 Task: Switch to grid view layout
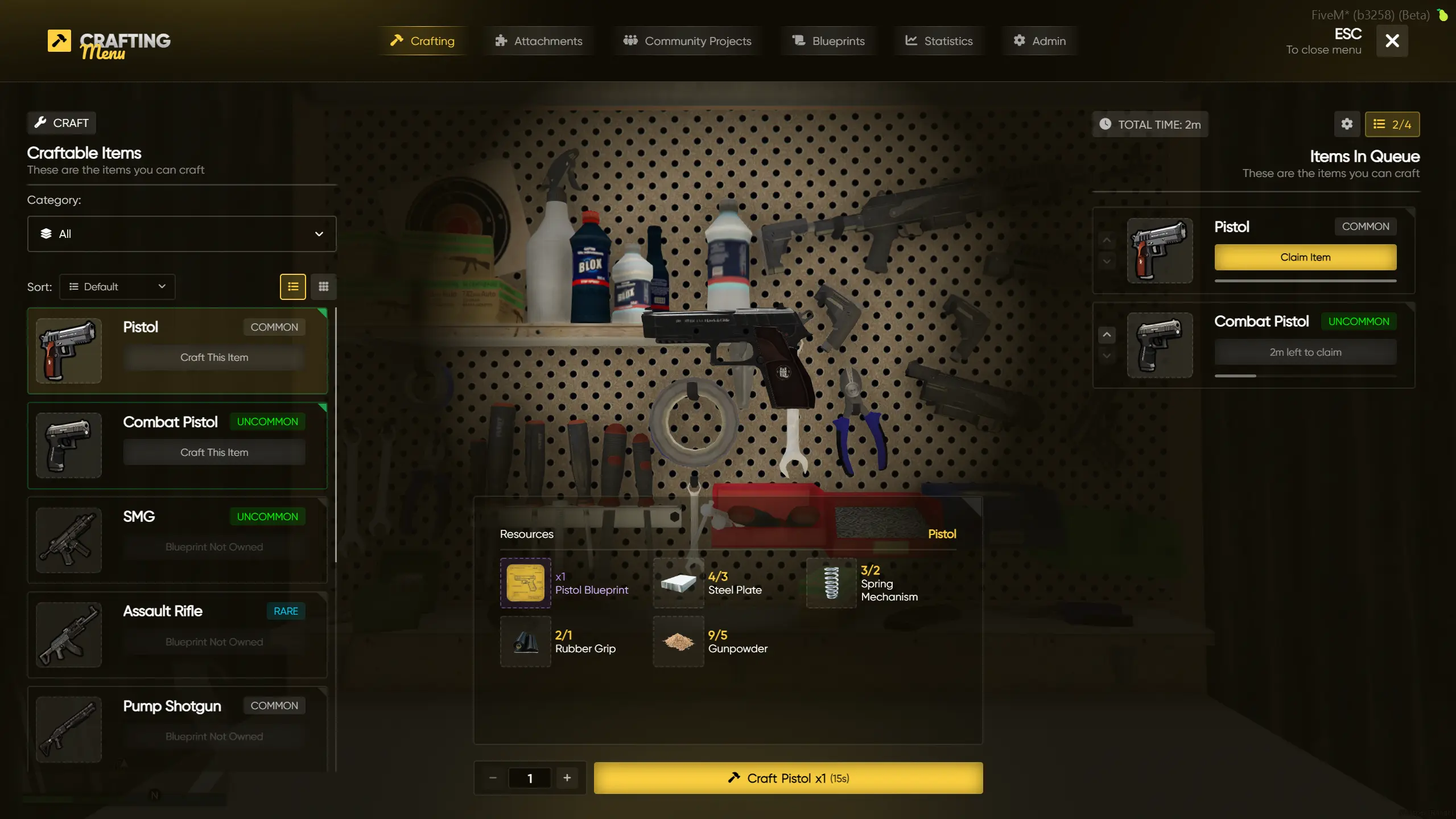tap(323, 287)
